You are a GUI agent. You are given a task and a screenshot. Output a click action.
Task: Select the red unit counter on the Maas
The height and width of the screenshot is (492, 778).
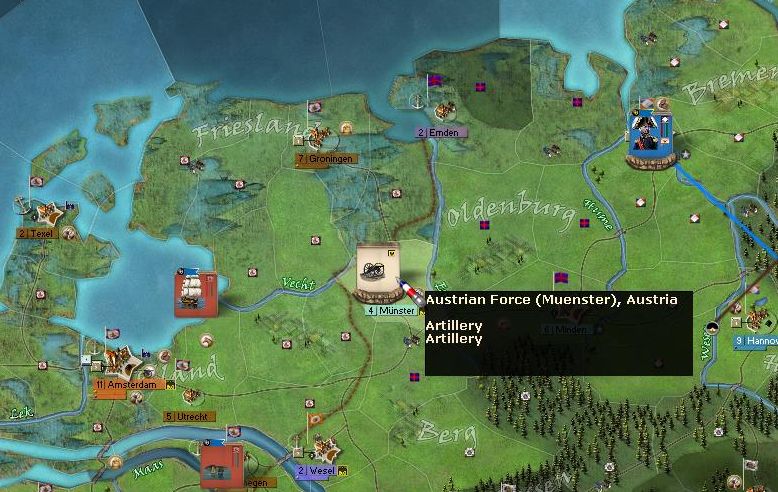tap(221, 465)
